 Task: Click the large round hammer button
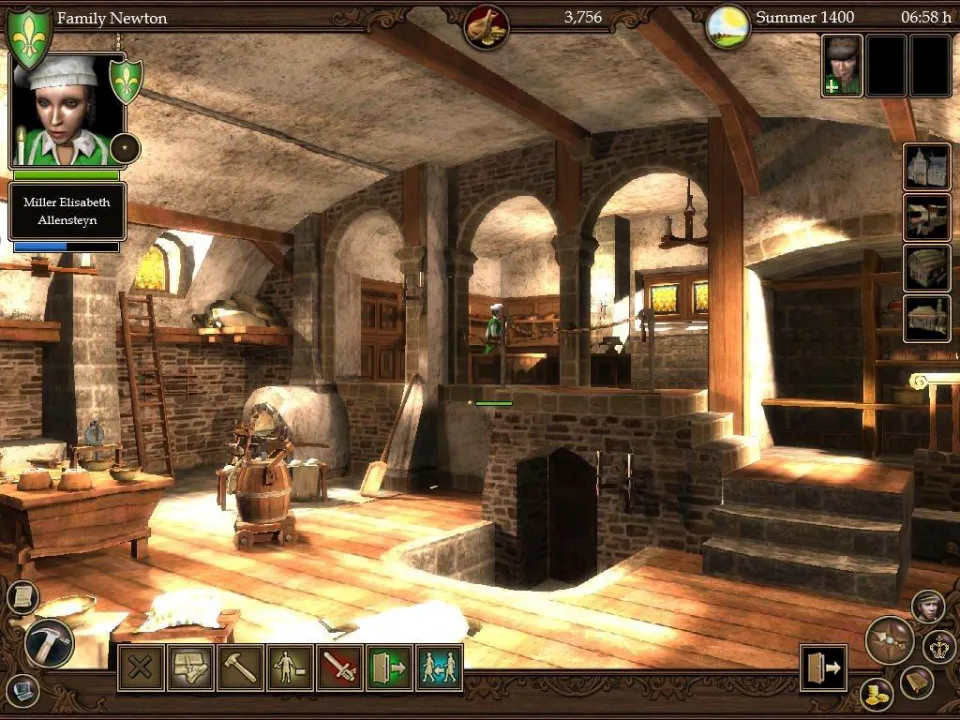pos(47,641)
